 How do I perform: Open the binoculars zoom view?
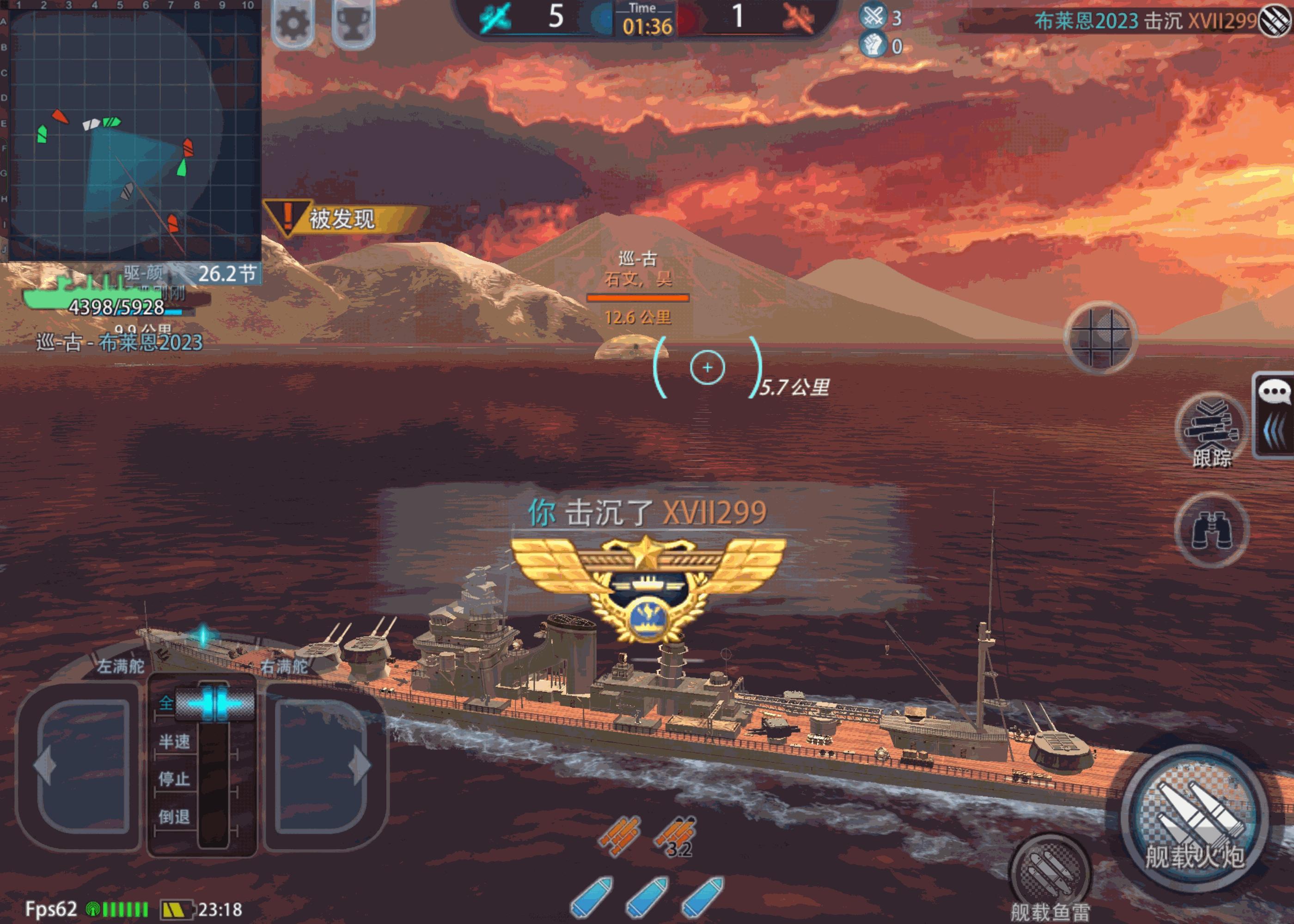[x=1211, y=529]
